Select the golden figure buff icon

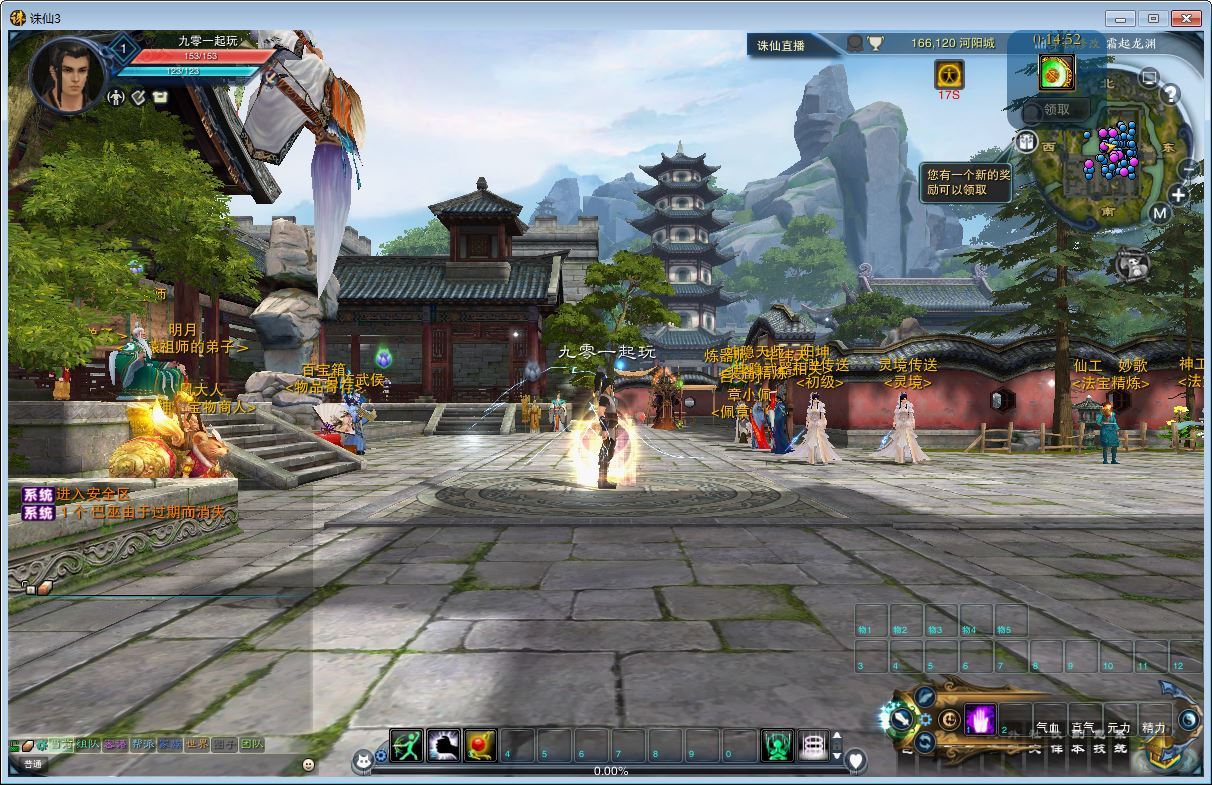(949, 74)
